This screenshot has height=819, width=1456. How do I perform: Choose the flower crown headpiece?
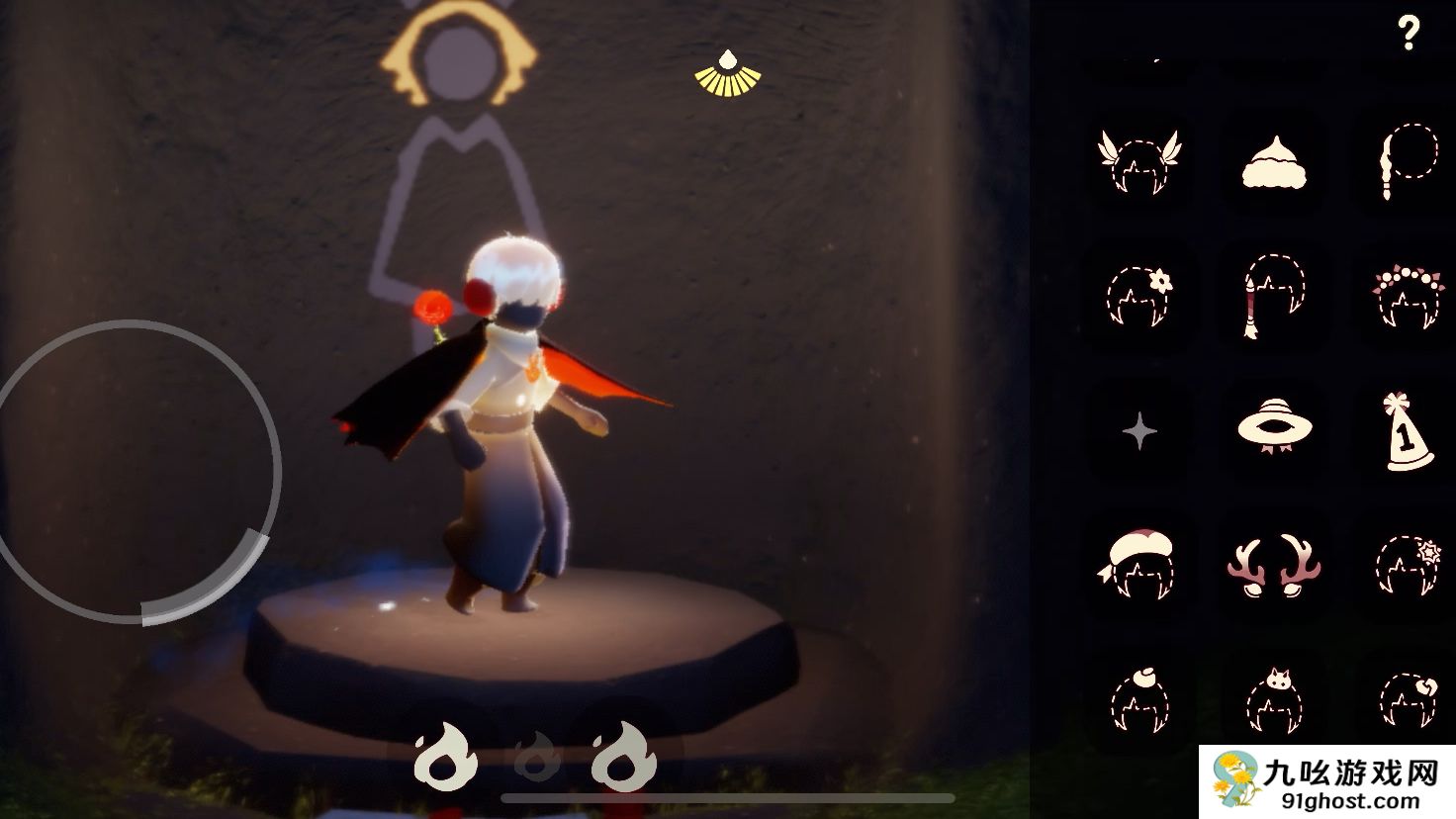[x=1407, y=294]
